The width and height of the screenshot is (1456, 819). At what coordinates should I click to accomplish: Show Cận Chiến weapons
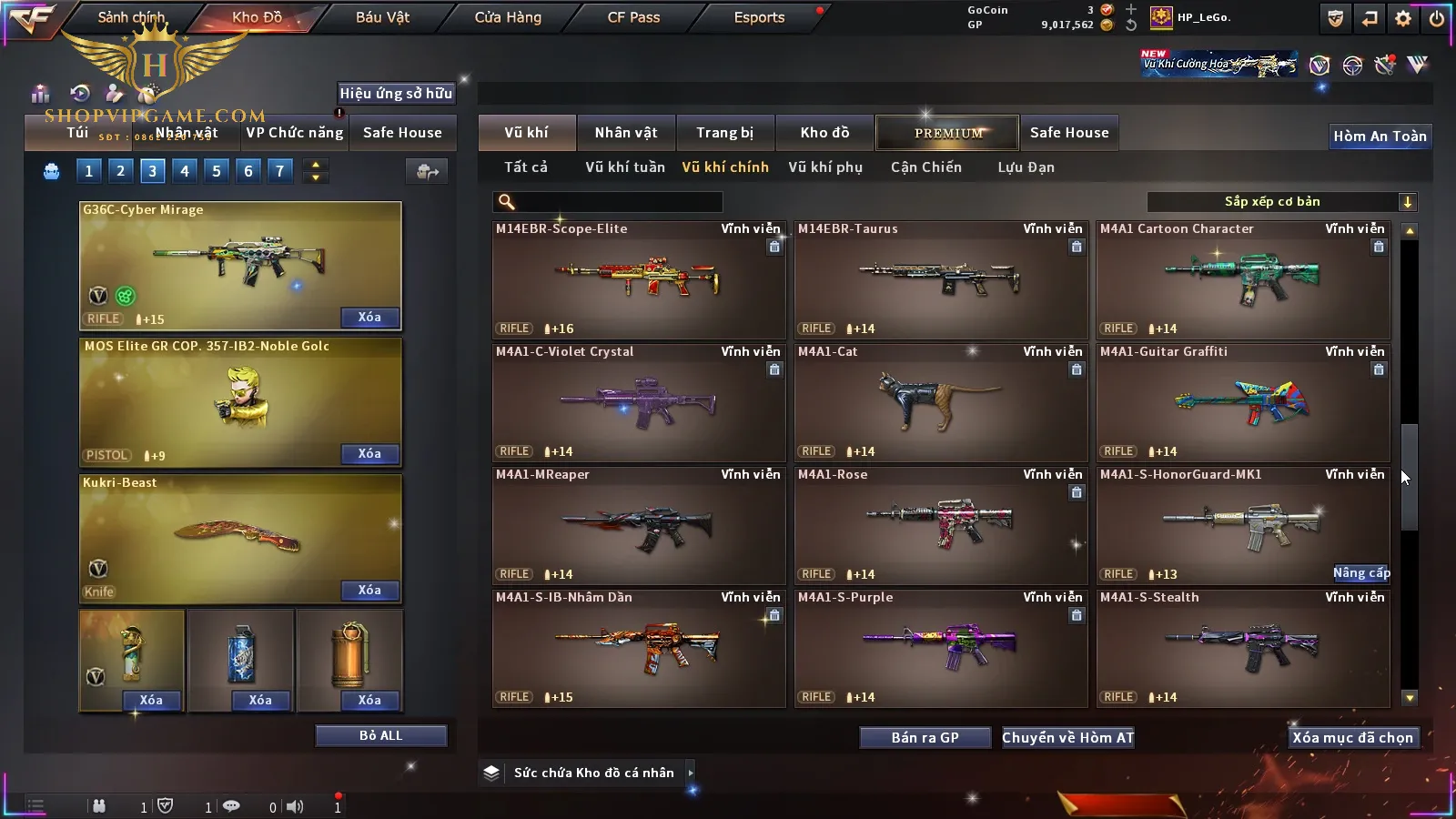pyautogui.click(x=925, y=167)
